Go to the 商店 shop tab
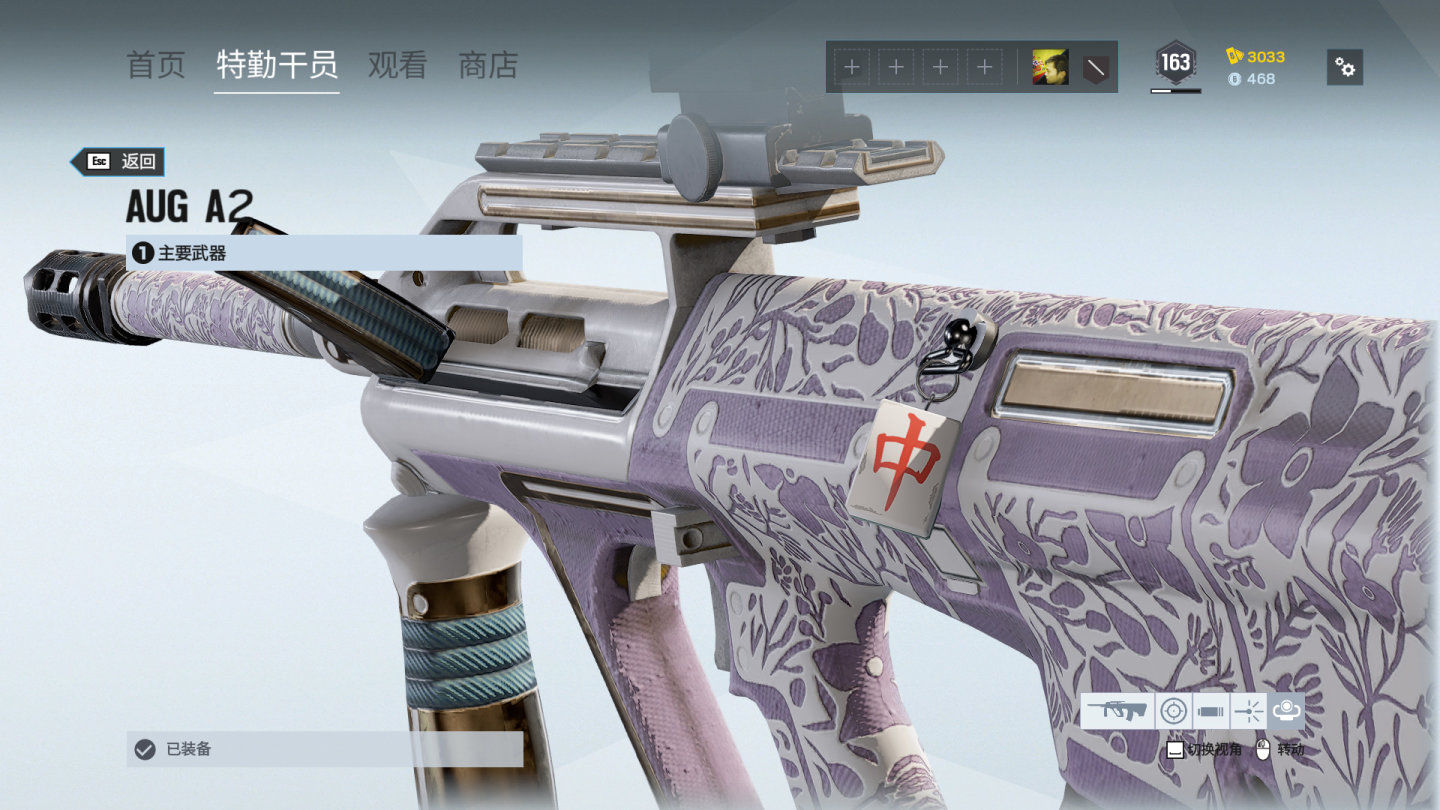This screenshot has height=810, width=1440. pos(488,66)
